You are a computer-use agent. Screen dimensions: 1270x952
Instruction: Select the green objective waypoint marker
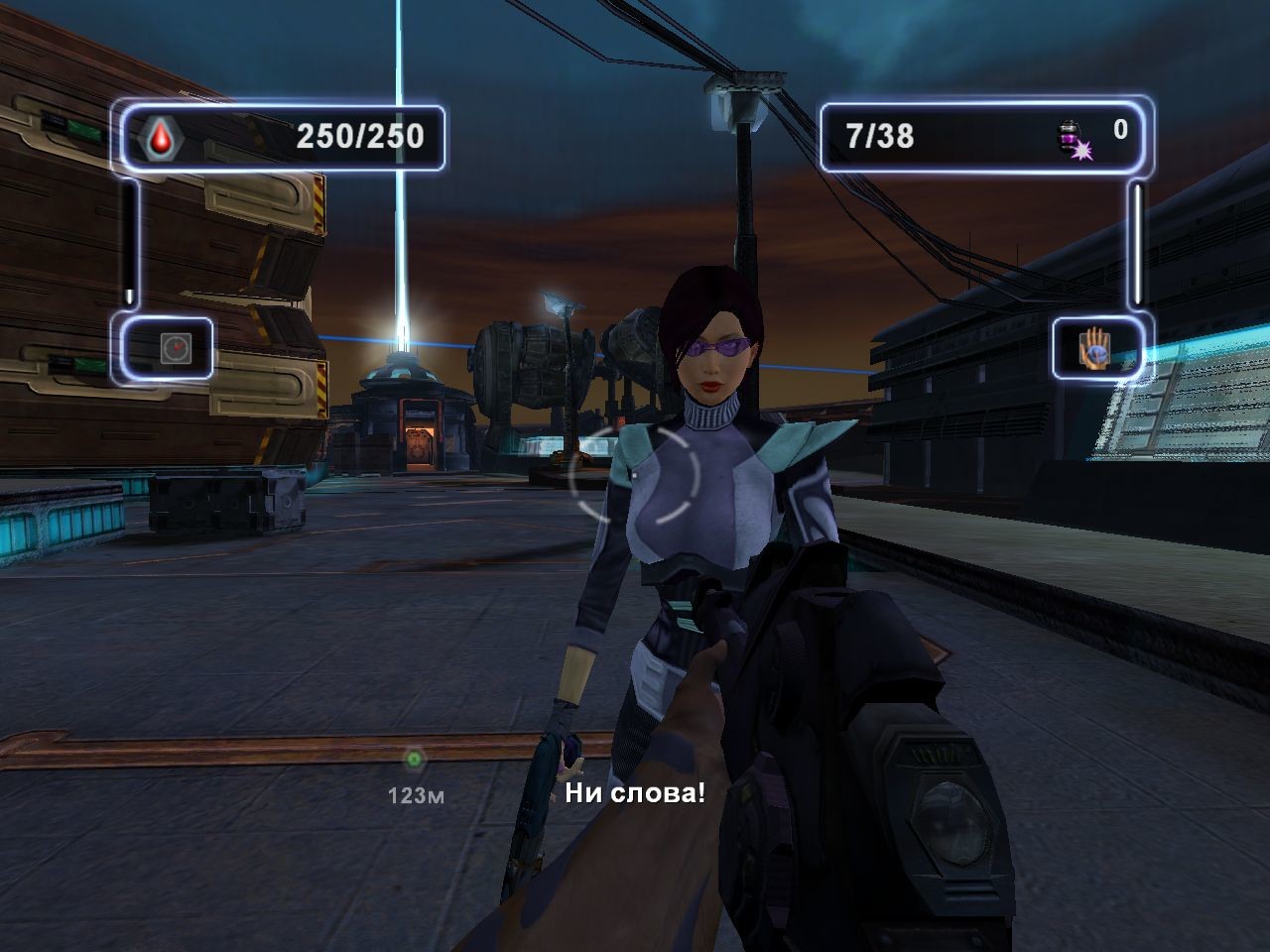[x=414, y=760]
